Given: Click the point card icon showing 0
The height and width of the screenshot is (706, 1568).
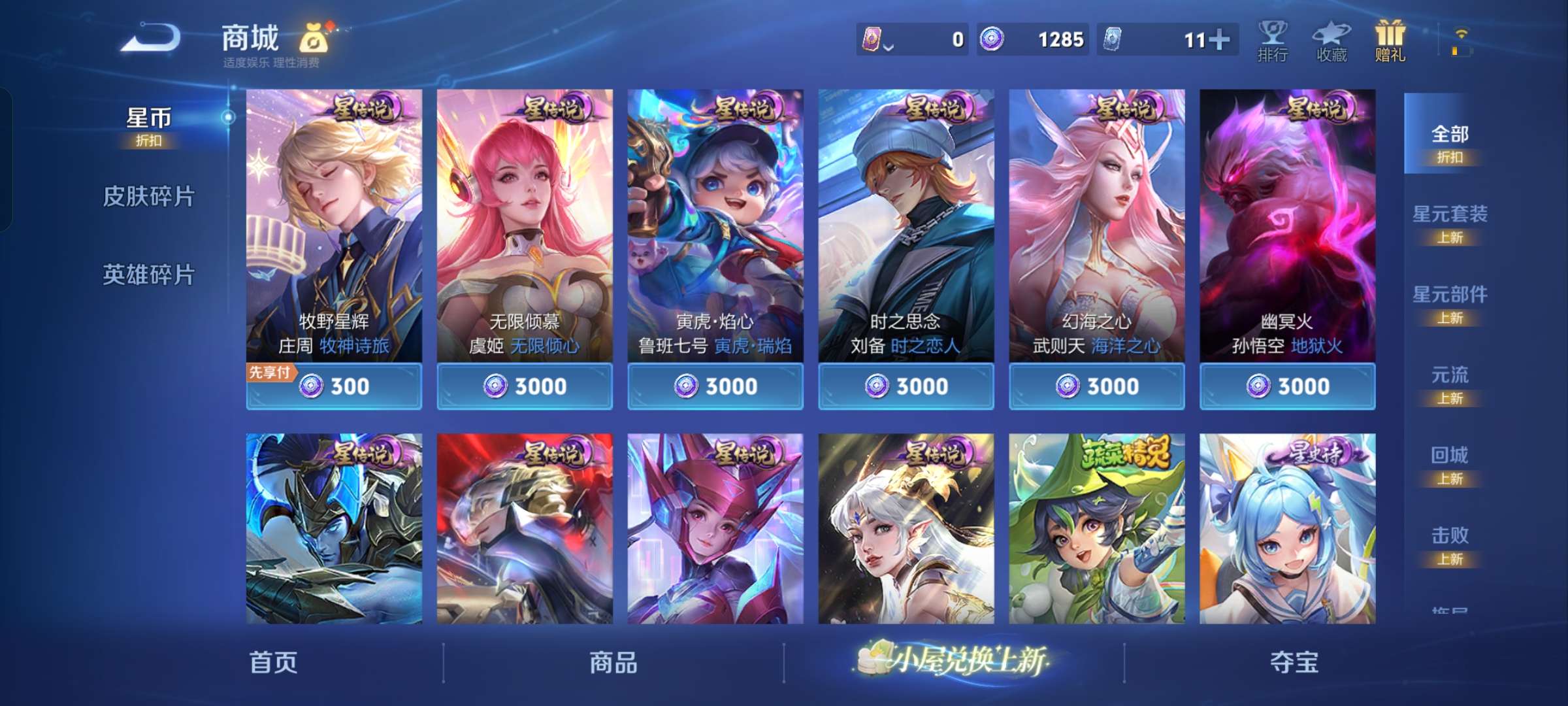Looking at the screenshot, I should 871,39.
